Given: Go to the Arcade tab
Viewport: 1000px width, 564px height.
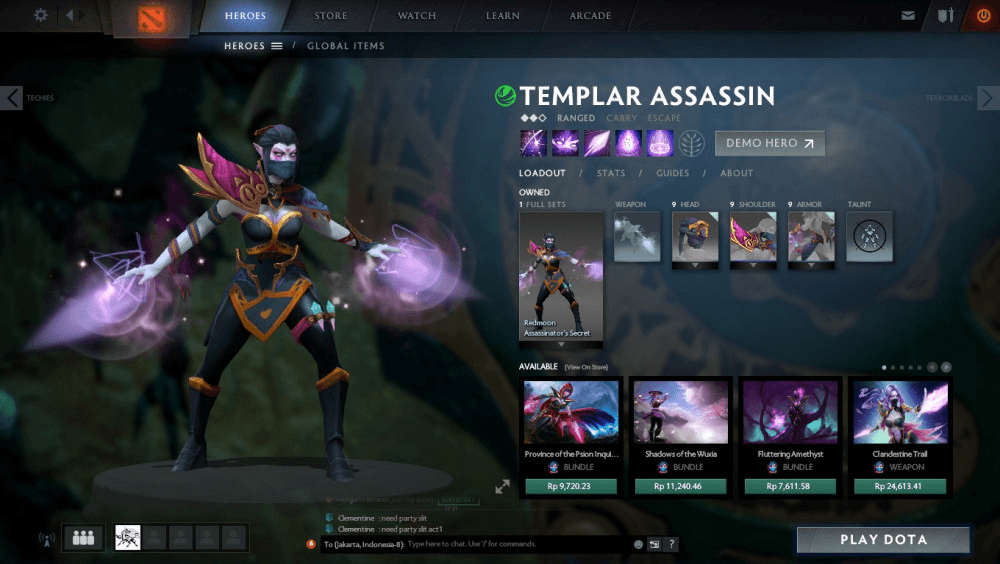Looking at the screenshot, I should (590, 16).
